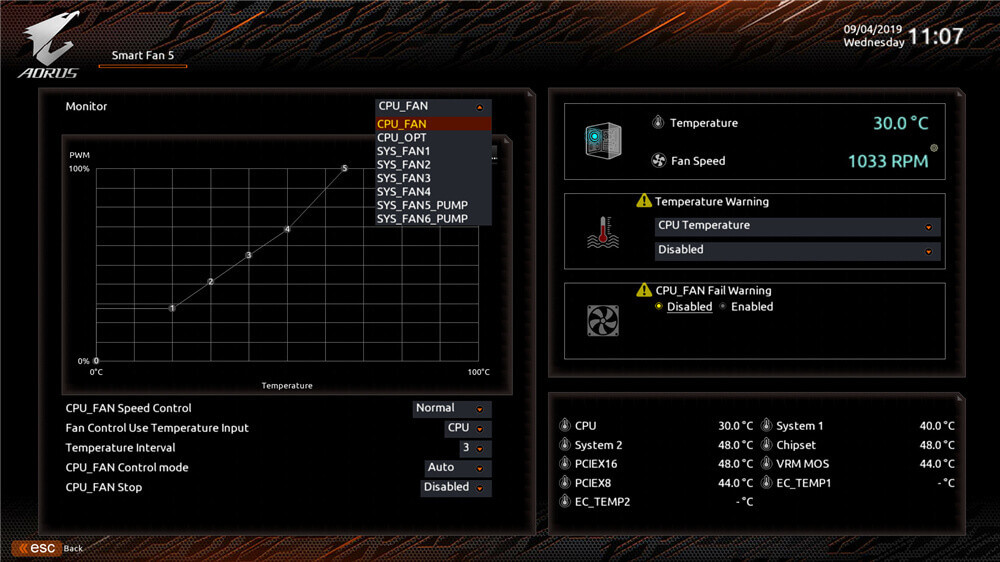
Task: Open the Temperature Warning threshold dropdown set to Disabled
Action: point(797,250)
